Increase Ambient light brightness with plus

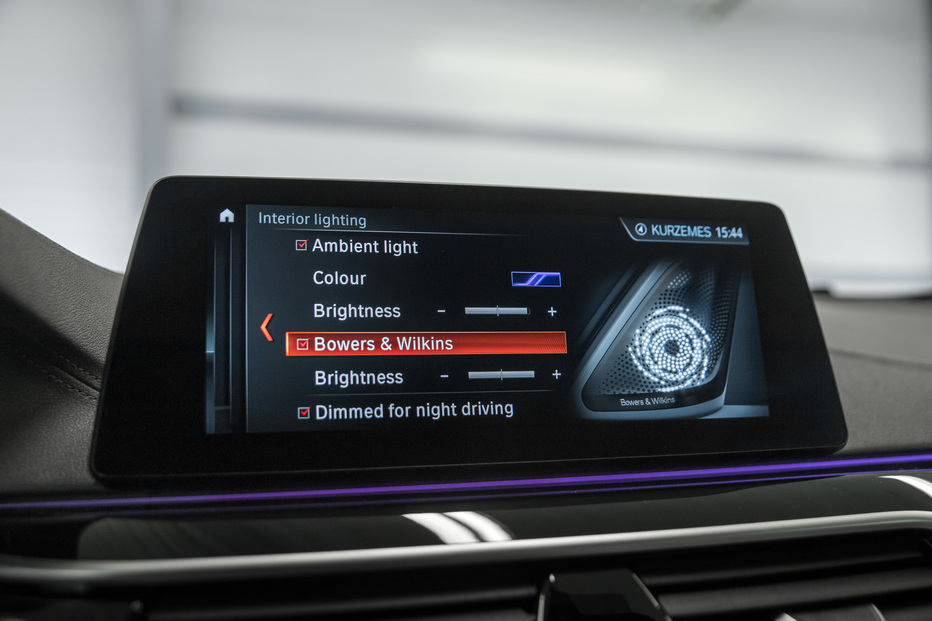[x=552, y=312]
